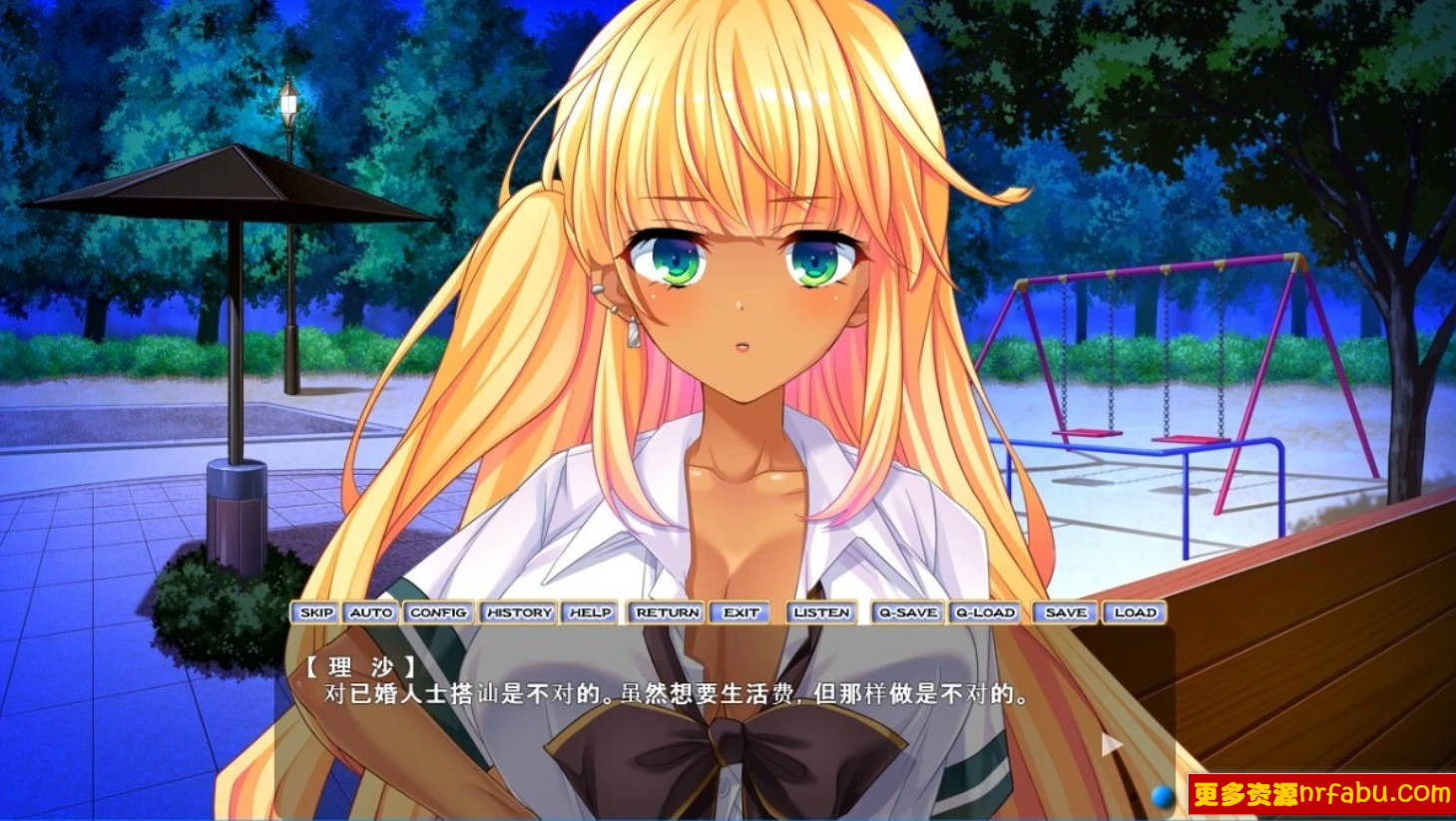Open the CONFIG settings screen
The height and width of the screenshot is (821, 1456).
click(x=439, y=613)
